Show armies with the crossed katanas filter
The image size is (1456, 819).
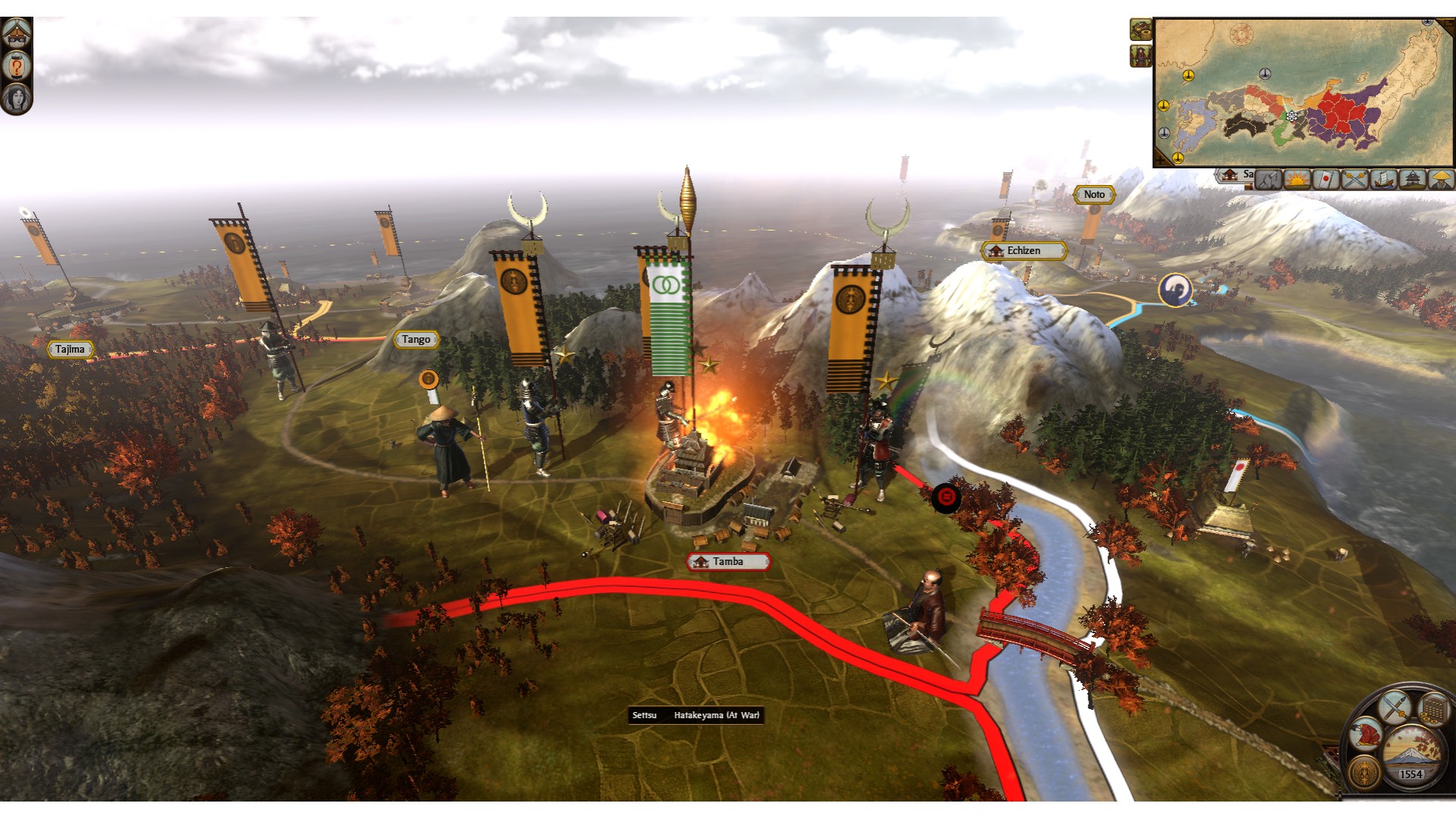1354,180
